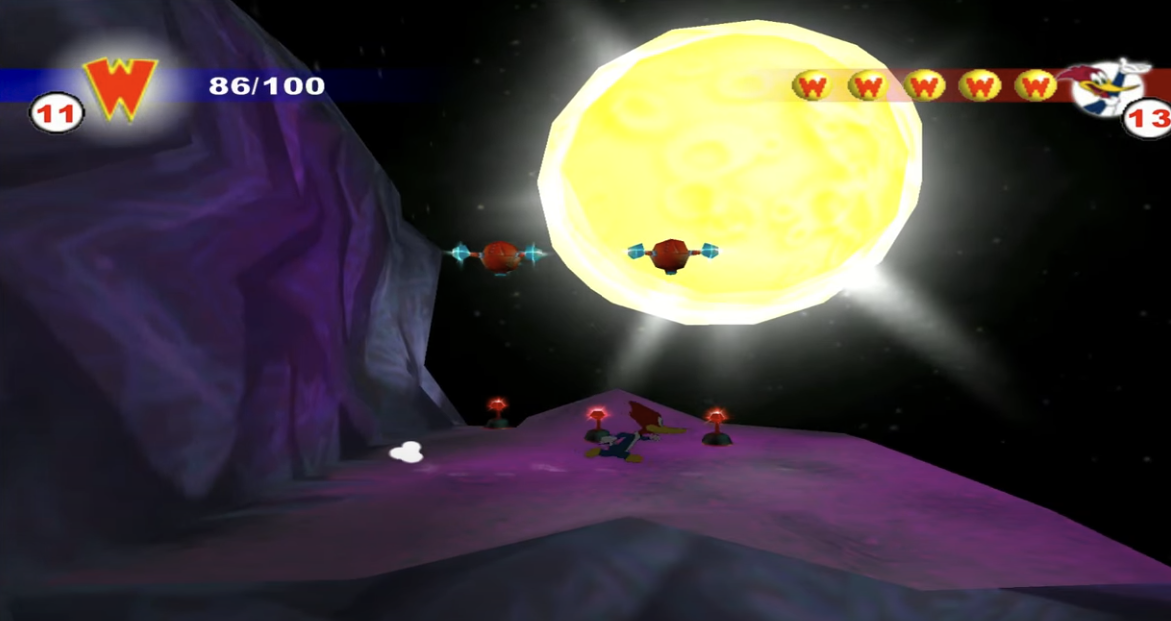Screen dimensions: 1171x621
Task: Select Woody Woodpecker's lives portrait
Action: click(1104, 87)
